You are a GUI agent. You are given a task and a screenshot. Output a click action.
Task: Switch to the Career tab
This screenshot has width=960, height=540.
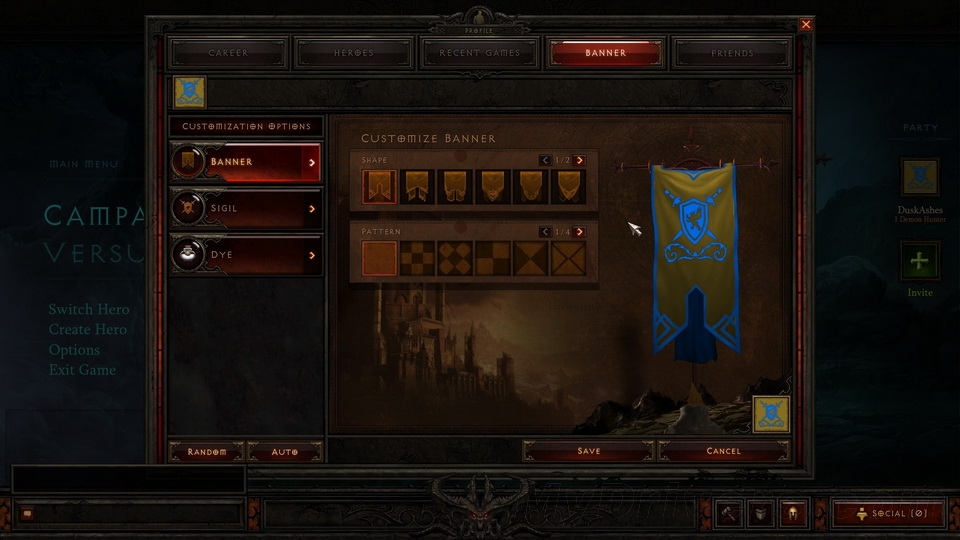(x=228, y=53)
